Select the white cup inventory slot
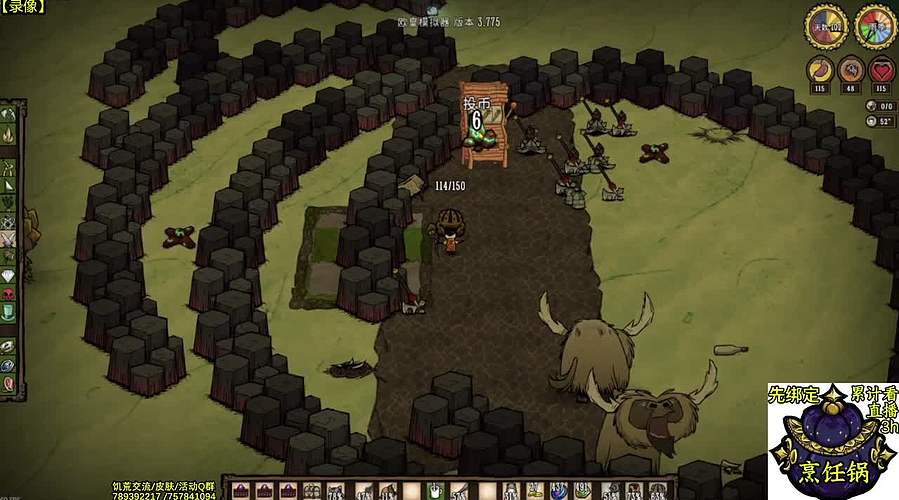 click(436, 490)
